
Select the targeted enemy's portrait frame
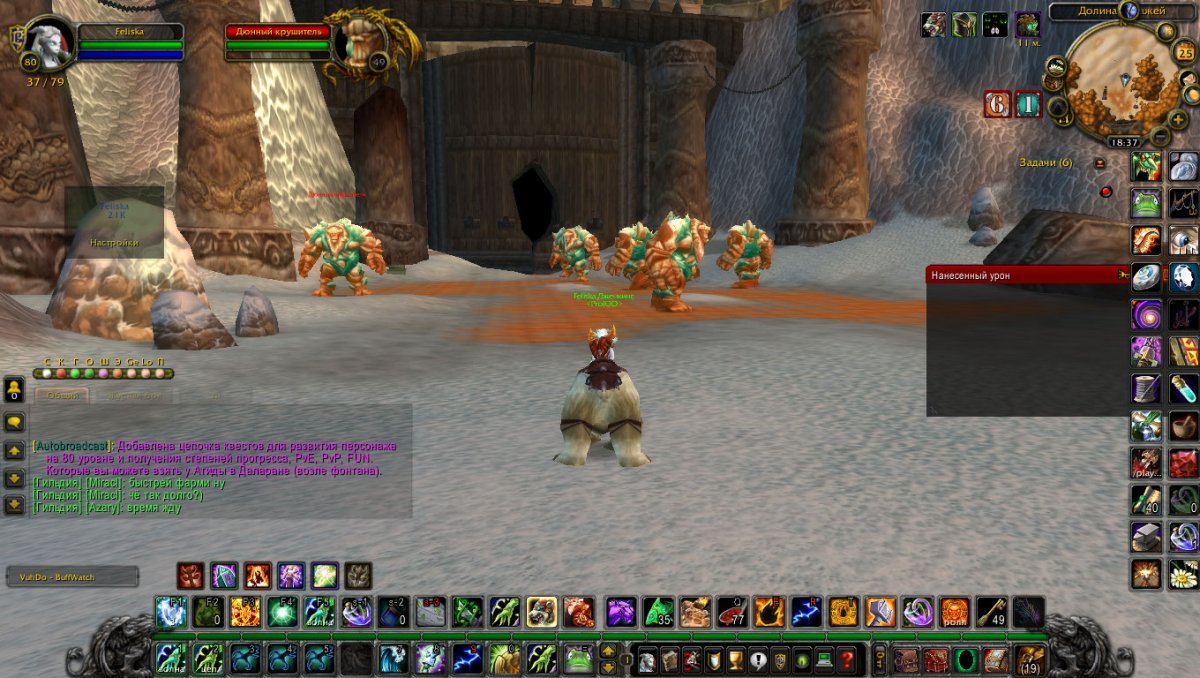point(361,44)
